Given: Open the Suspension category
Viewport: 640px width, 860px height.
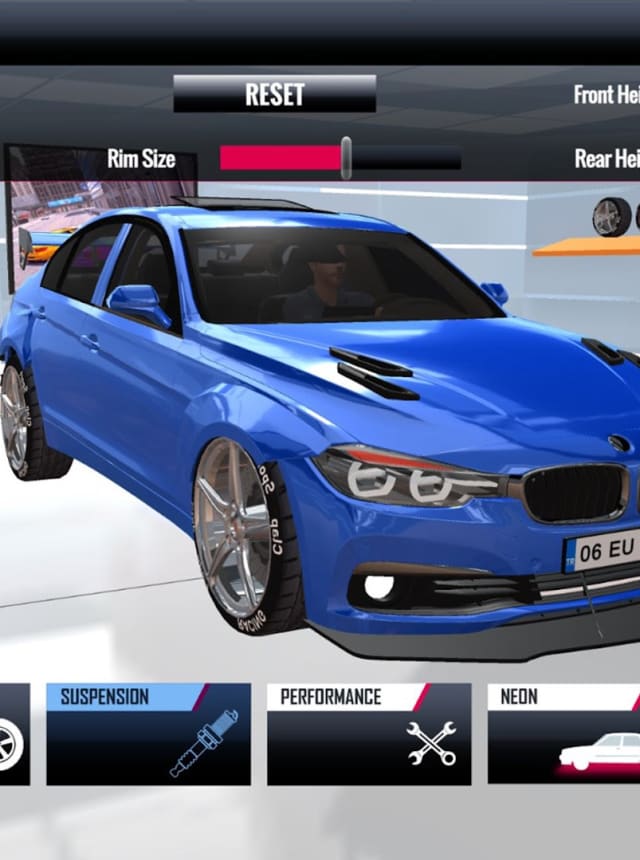Looking at the screenshot, I should (x=148, y=733).
